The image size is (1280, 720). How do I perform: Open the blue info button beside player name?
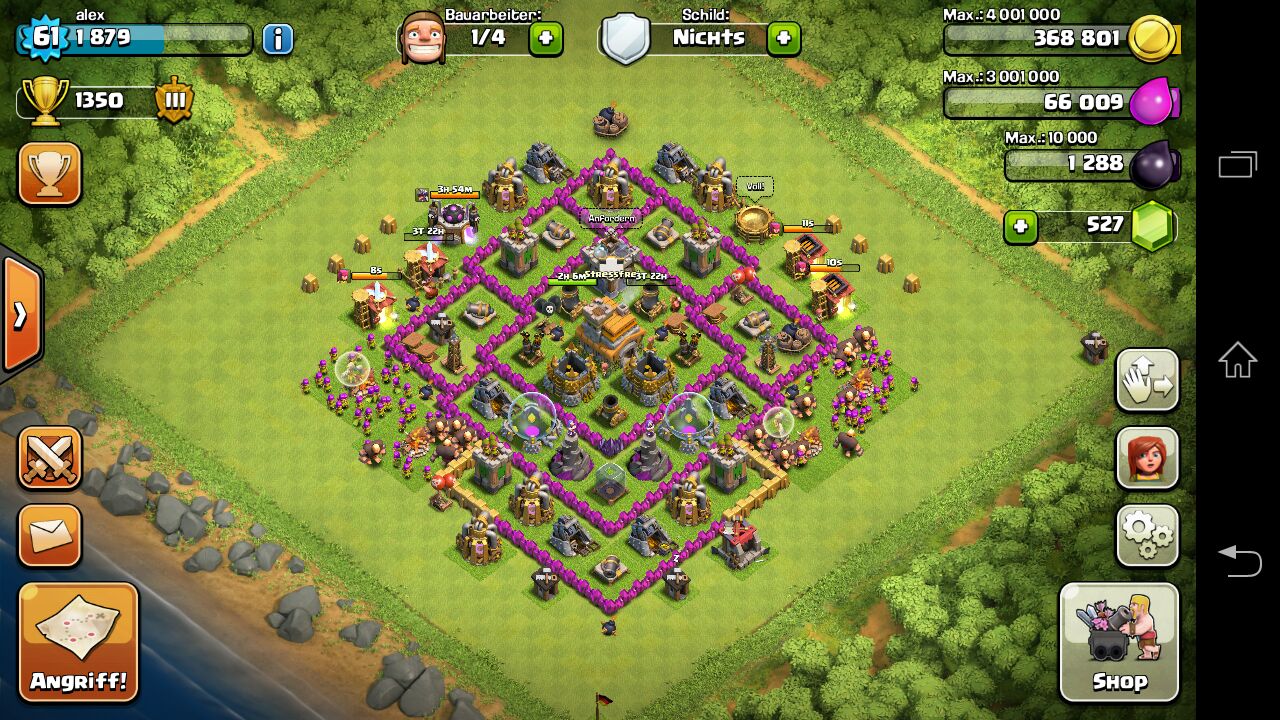click(278, 39)
